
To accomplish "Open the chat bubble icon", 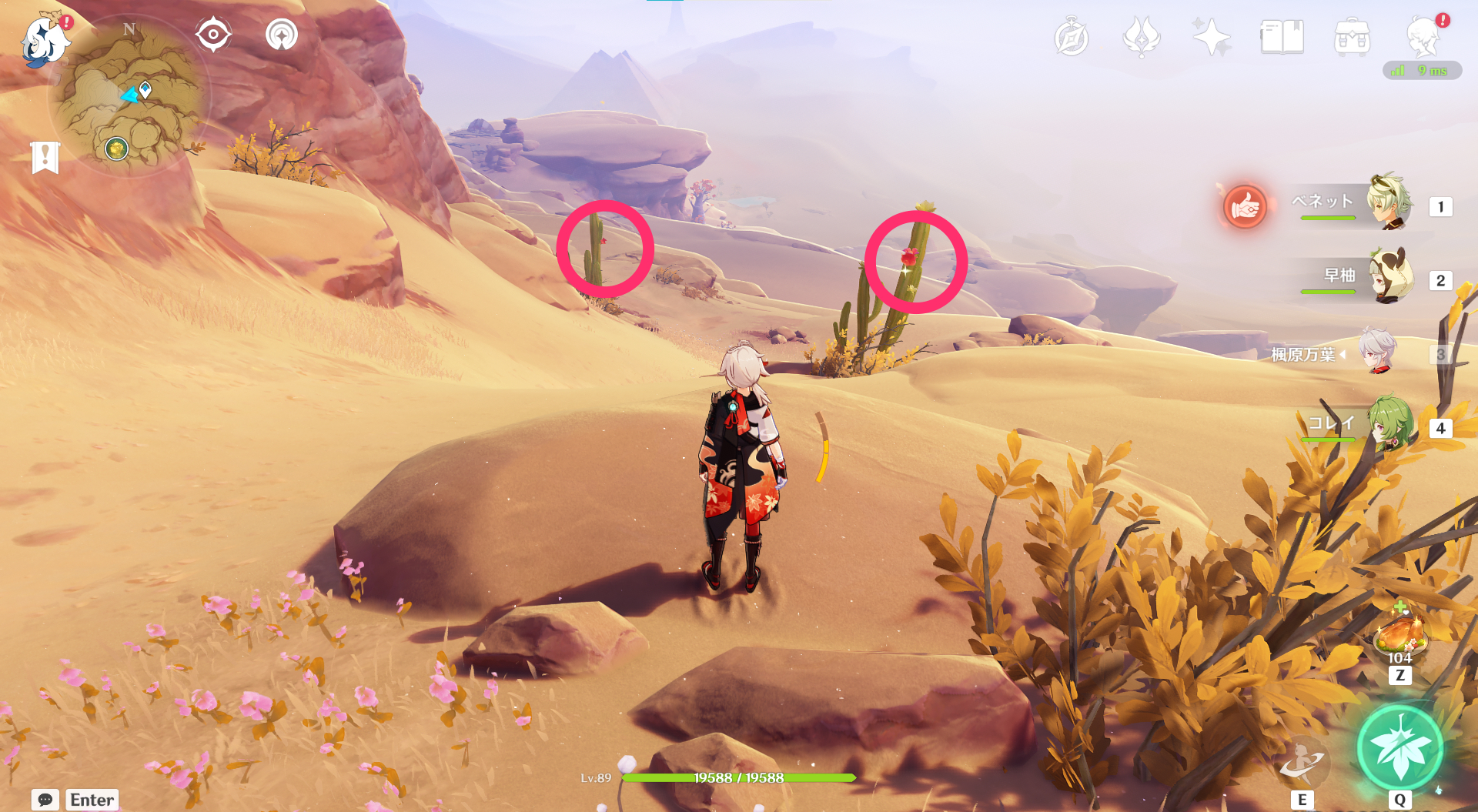I will click(x=46, y=800).
